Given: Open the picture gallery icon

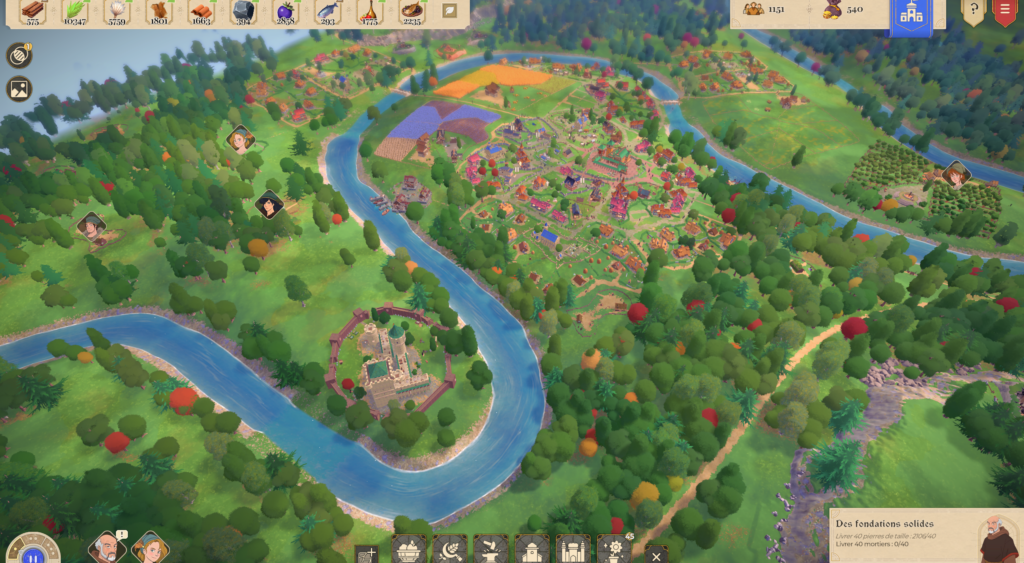Looking at the screenshot, I should point(19,89).
